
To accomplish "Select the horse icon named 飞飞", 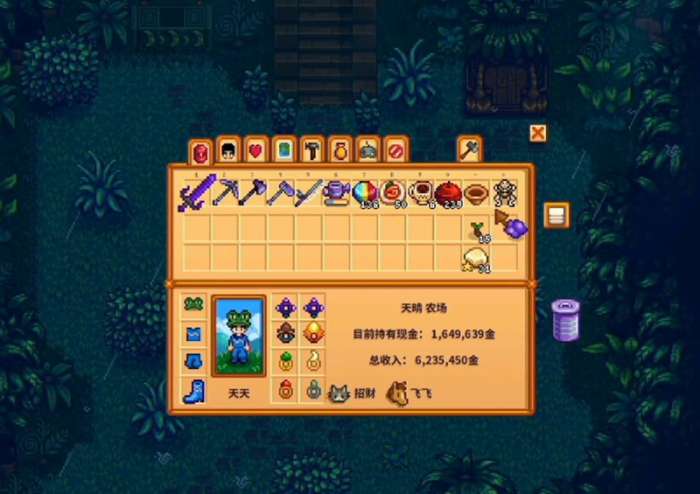I will pos(397,394).
